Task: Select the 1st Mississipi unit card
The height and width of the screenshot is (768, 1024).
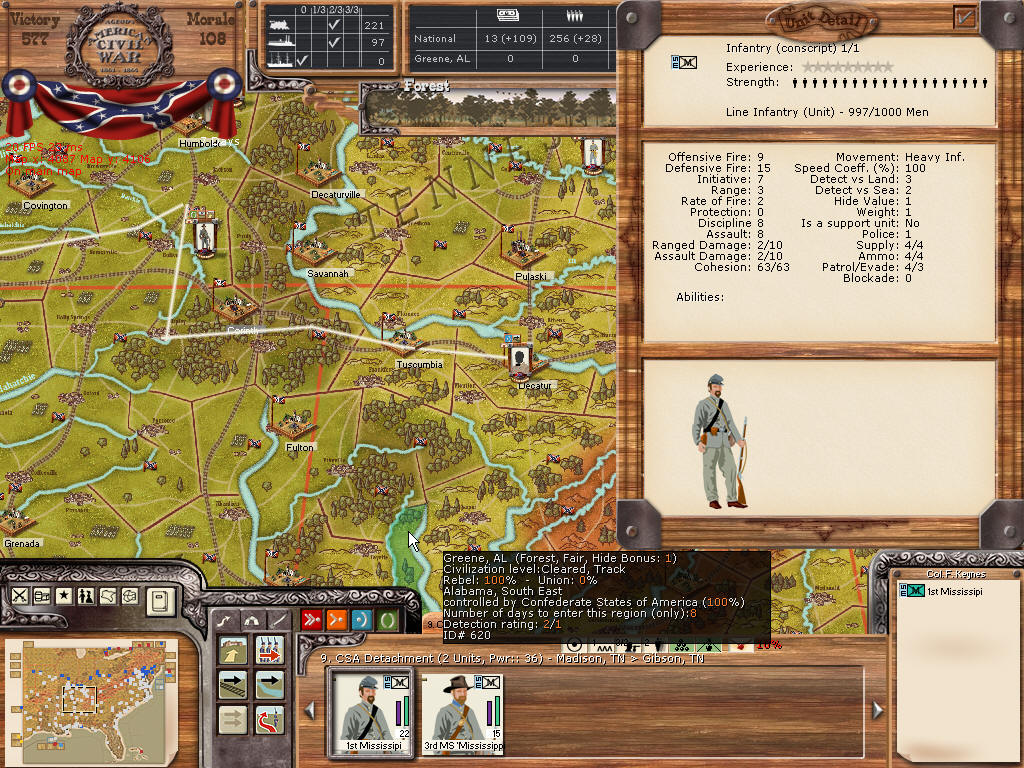Action: [369, 714]
